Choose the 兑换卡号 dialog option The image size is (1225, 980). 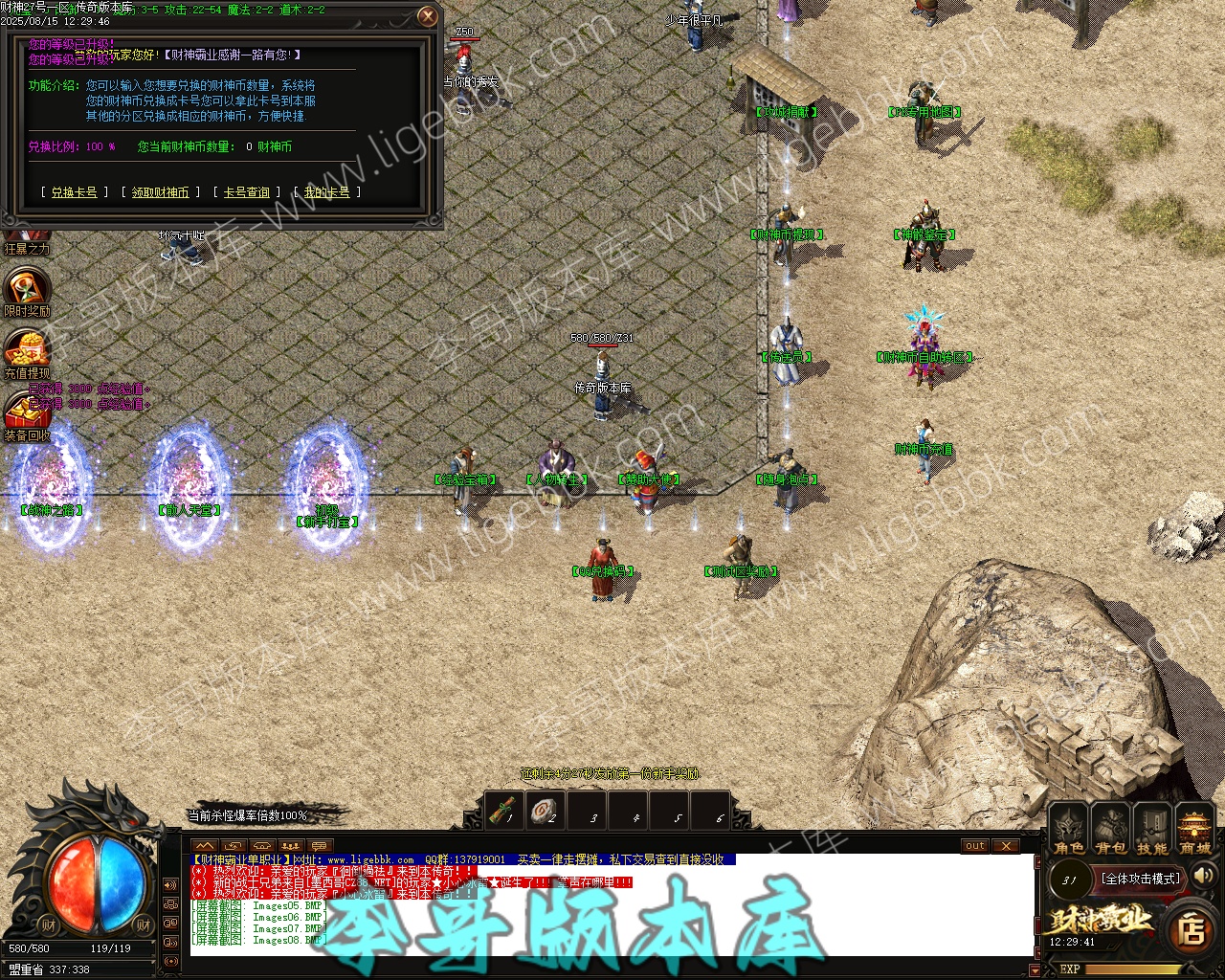point(74,192)
